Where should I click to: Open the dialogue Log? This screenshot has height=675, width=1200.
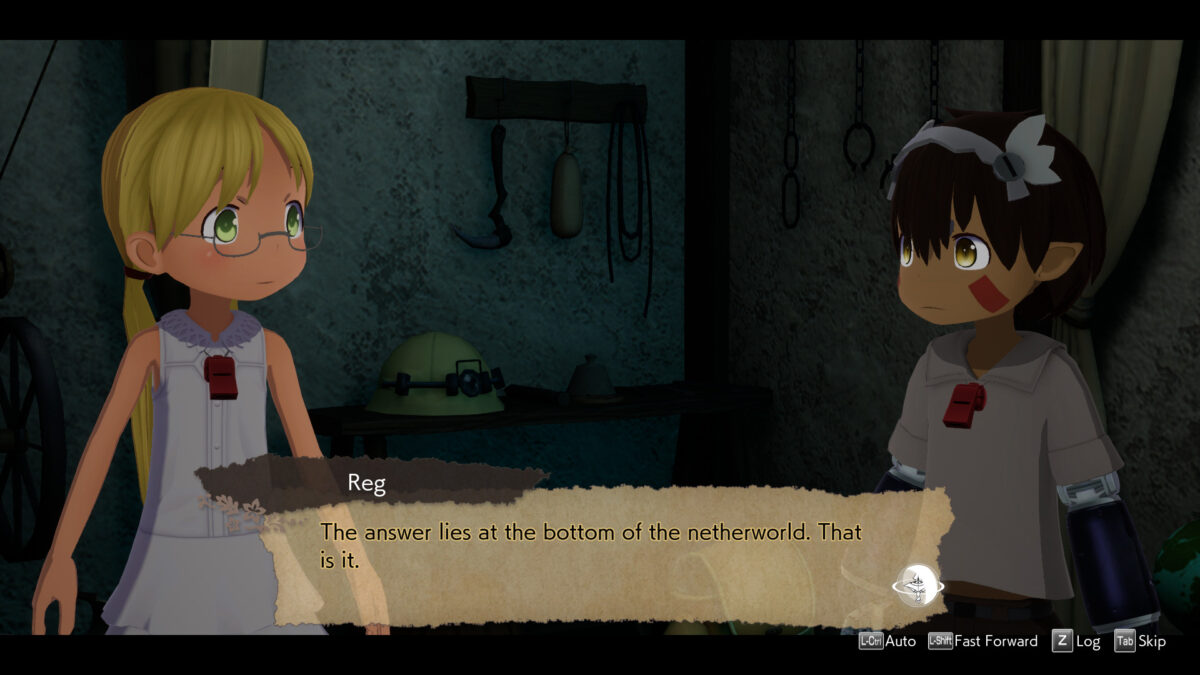(1076, 642)
